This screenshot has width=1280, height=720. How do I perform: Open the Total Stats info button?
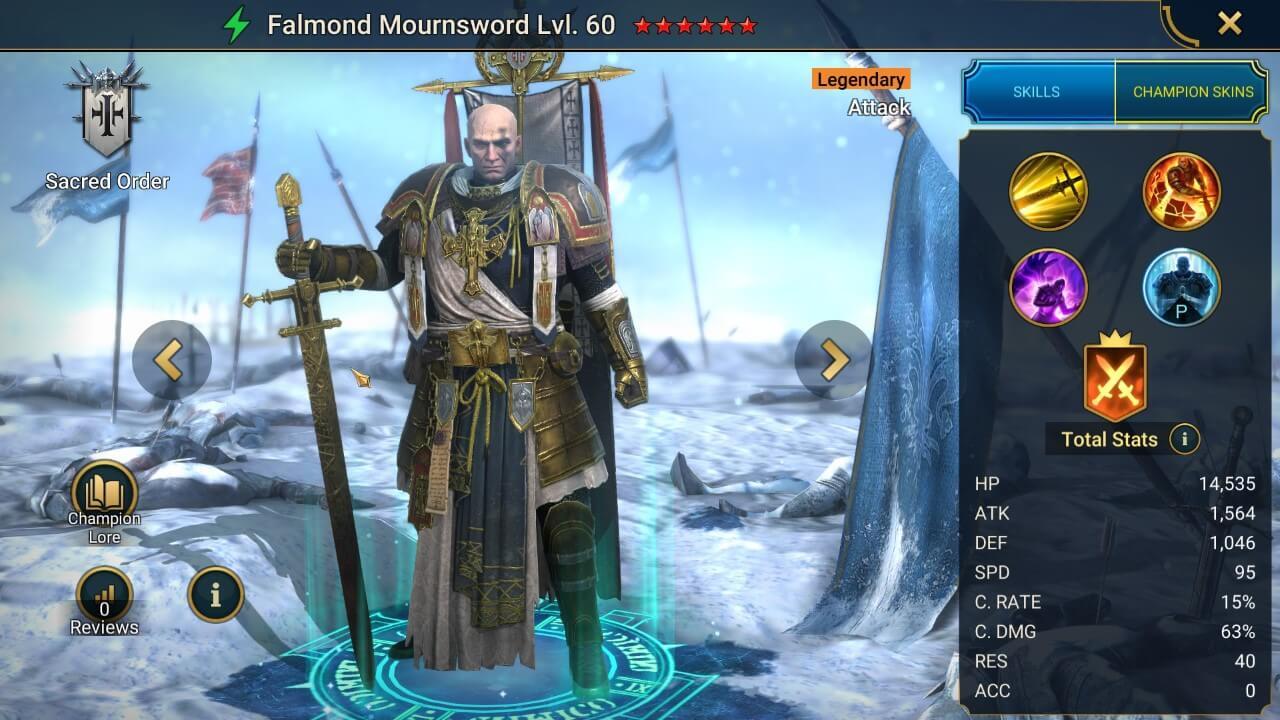click(1183, 440)
